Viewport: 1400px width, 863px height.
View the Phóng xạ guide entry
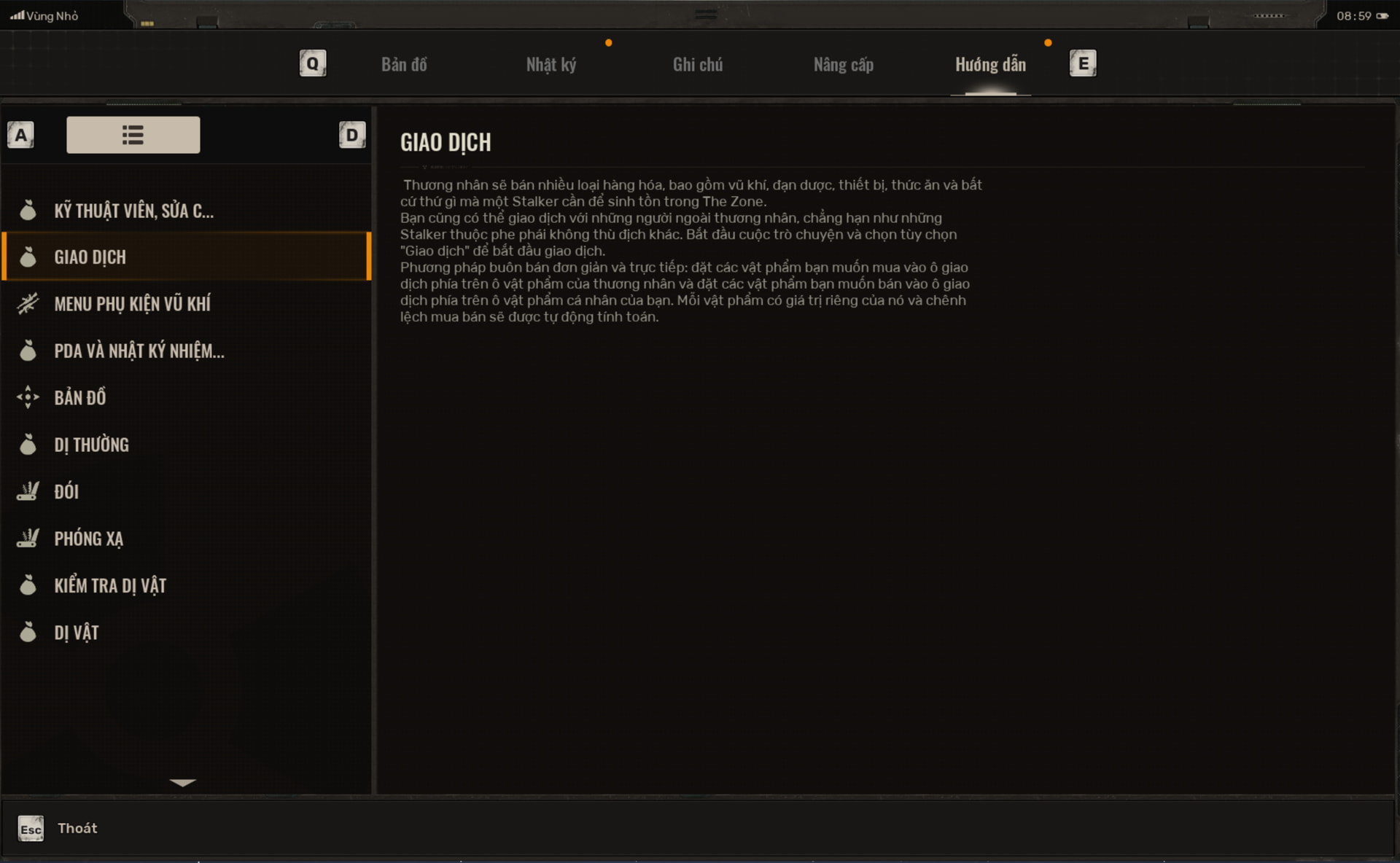coord(88,539)
